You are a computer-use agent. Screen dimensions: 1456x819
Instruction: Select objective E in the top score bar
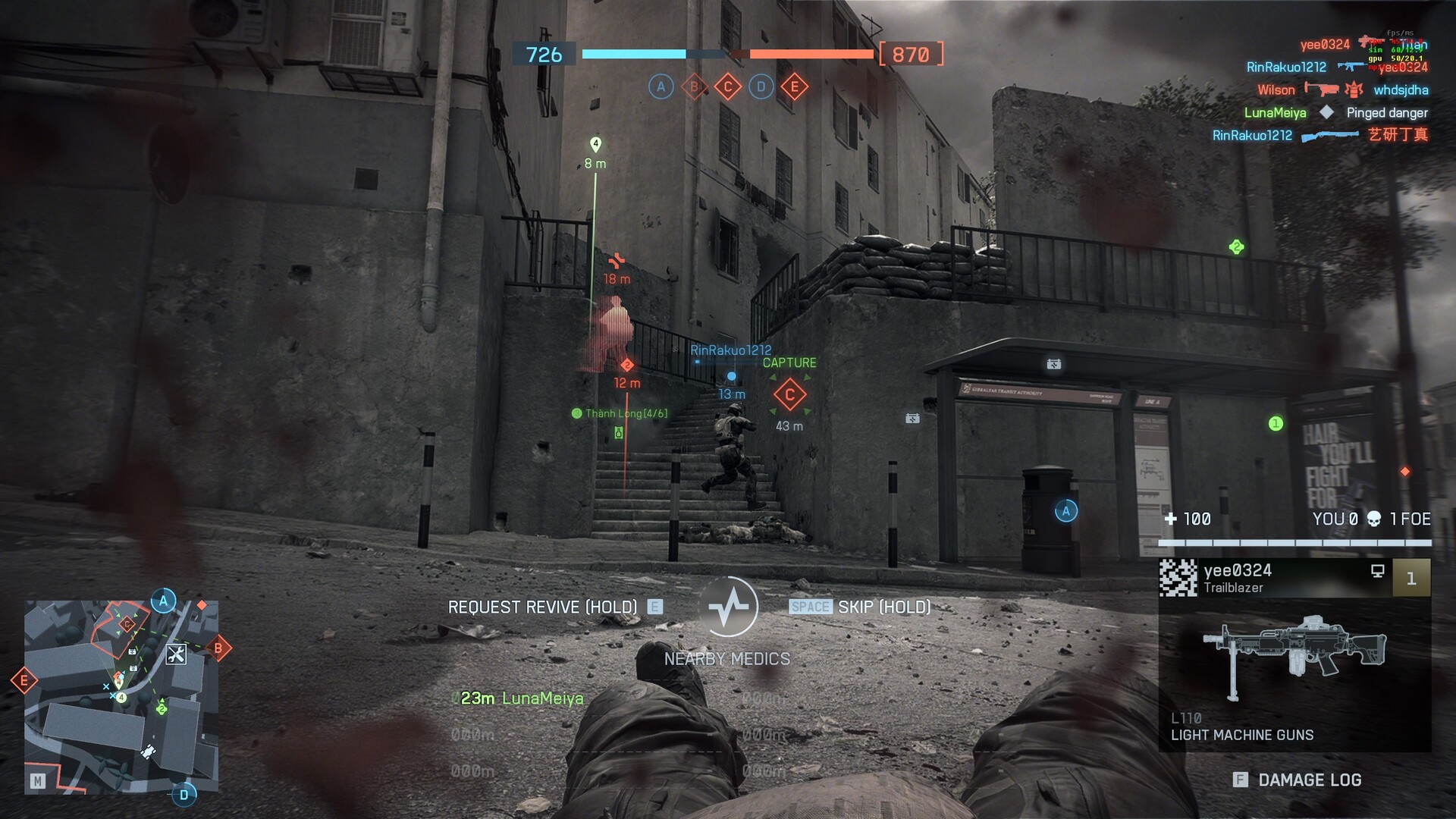[x=795, y=87]
